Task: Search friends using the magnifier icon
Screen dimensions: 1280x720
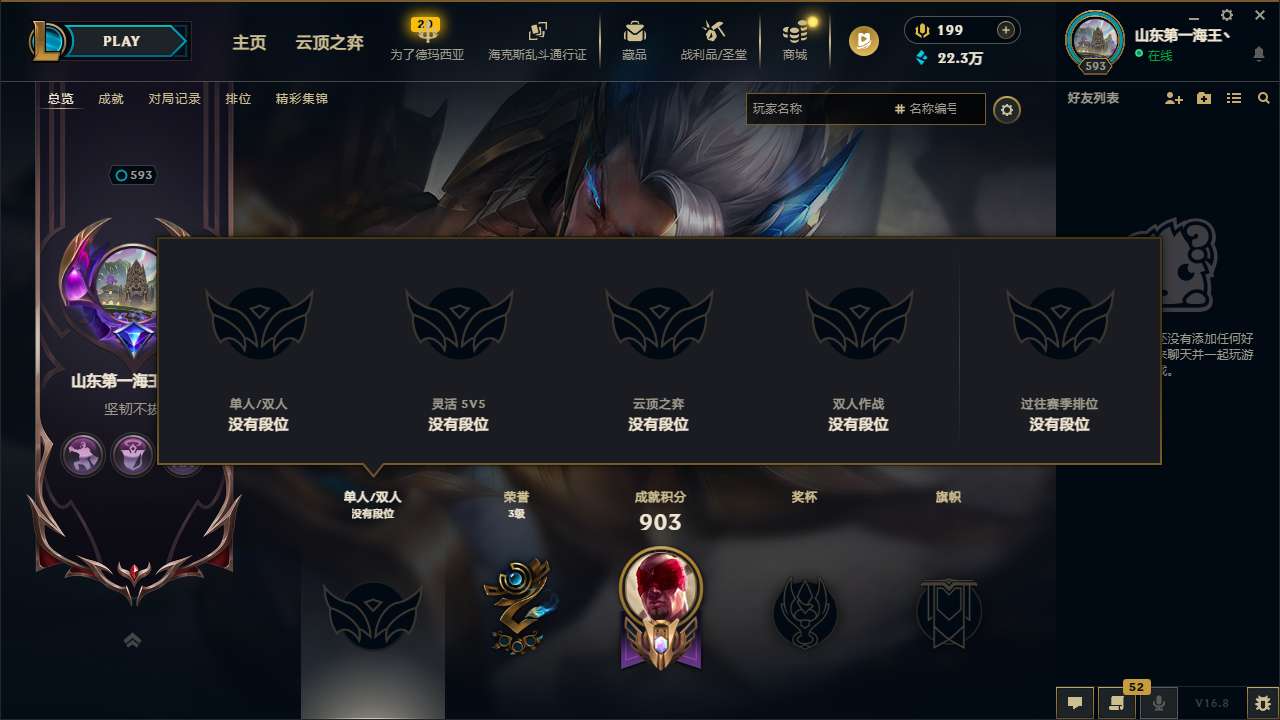Action: click(x=1264, y=98)
